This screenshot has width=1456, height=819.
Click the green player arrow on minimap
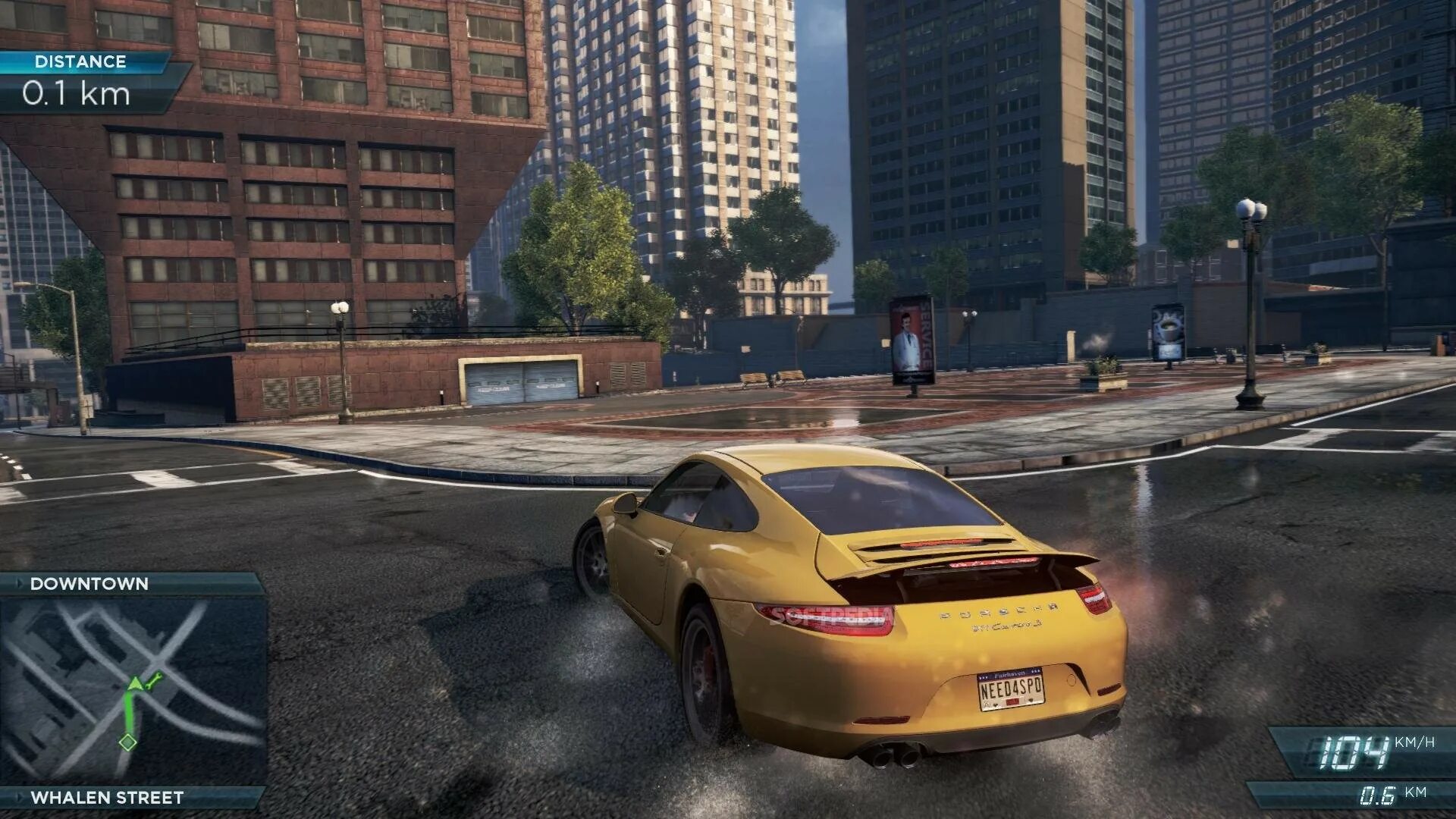(135, 685)
